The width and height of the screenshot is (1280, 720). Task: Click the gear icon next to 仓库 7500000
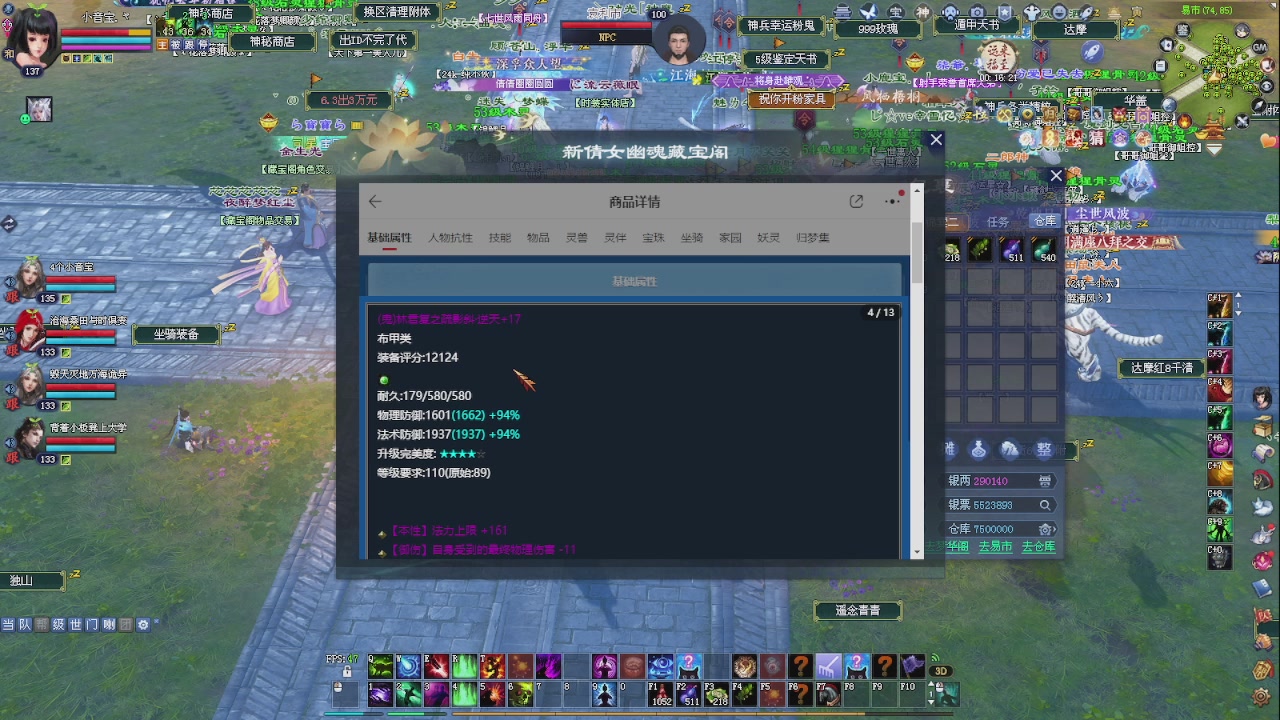click(x=1044, y=529)
